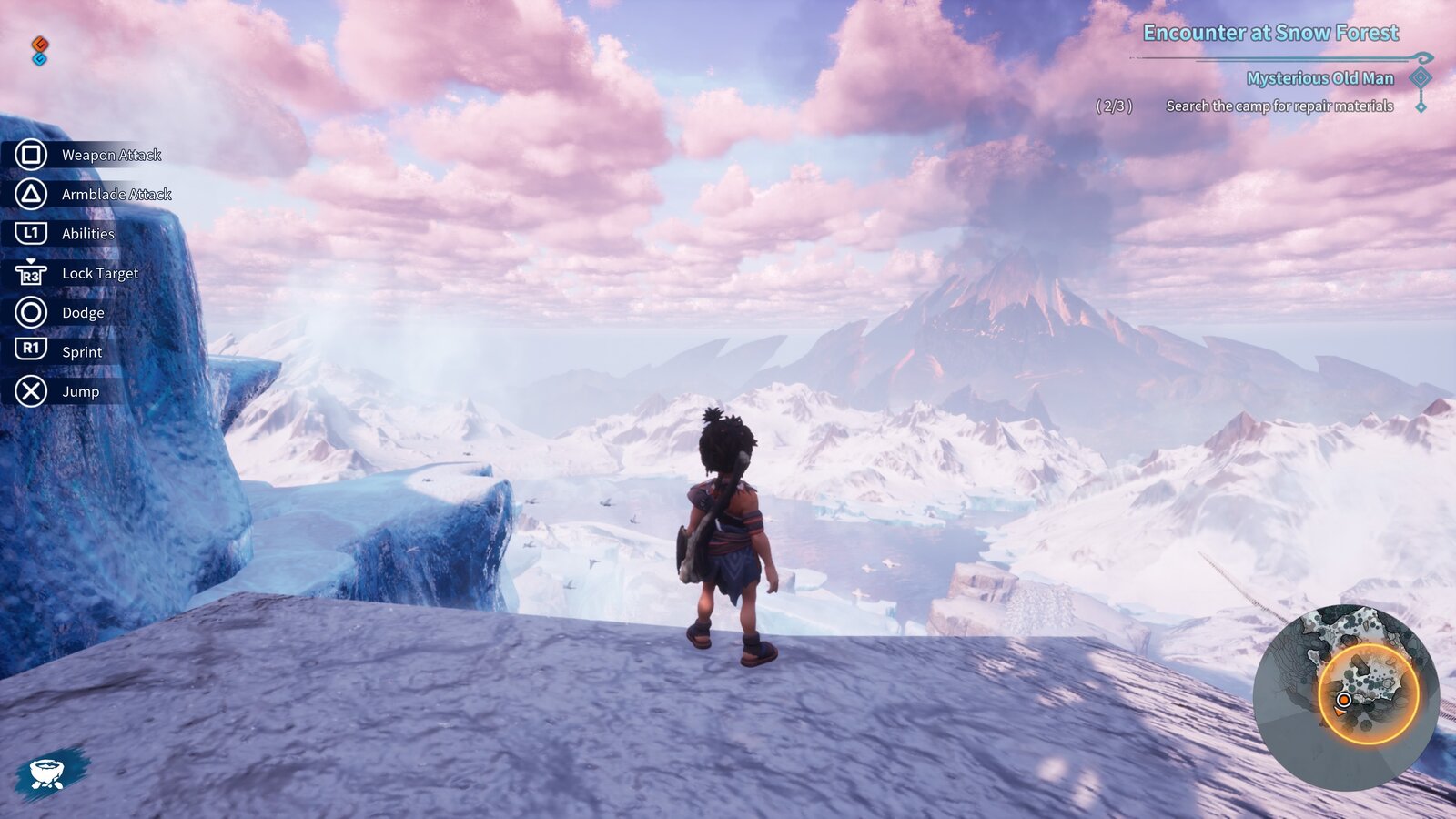The image size is (1456, 819).
Task: Click the cooking pot icon
Action: (47, 773)
